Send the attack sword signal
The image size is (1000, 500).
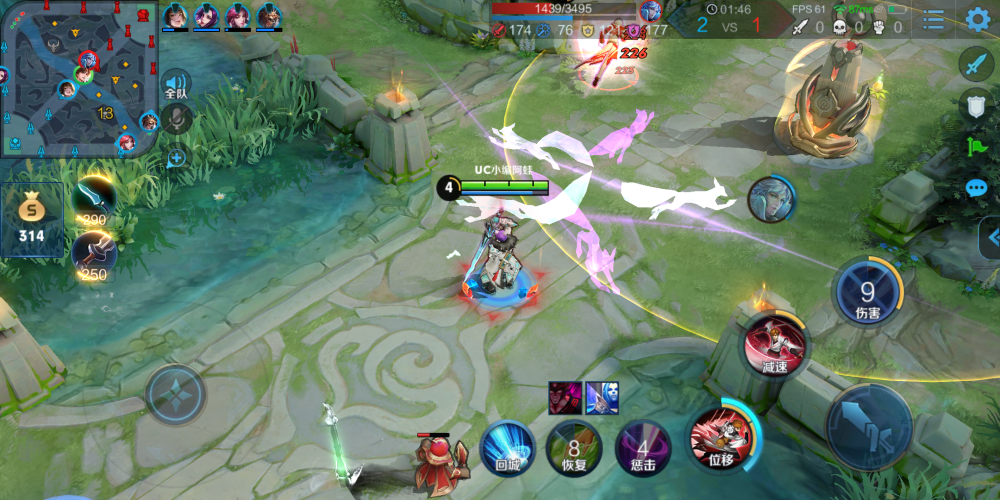click(976, 64)
